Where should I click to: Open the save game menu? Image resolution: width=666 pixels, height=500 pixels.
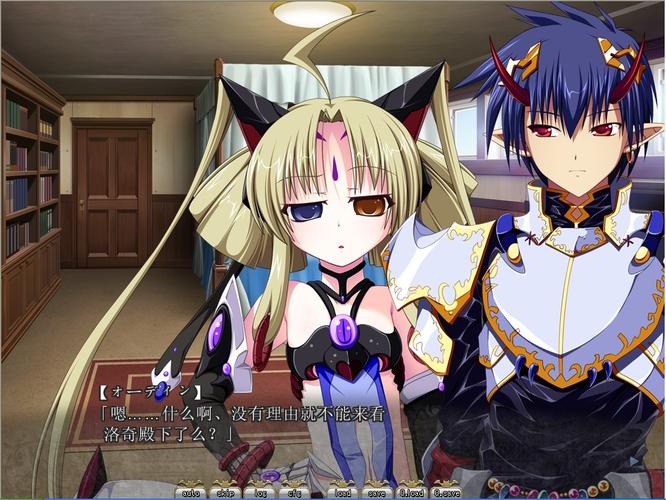click(x=377, y=491)
